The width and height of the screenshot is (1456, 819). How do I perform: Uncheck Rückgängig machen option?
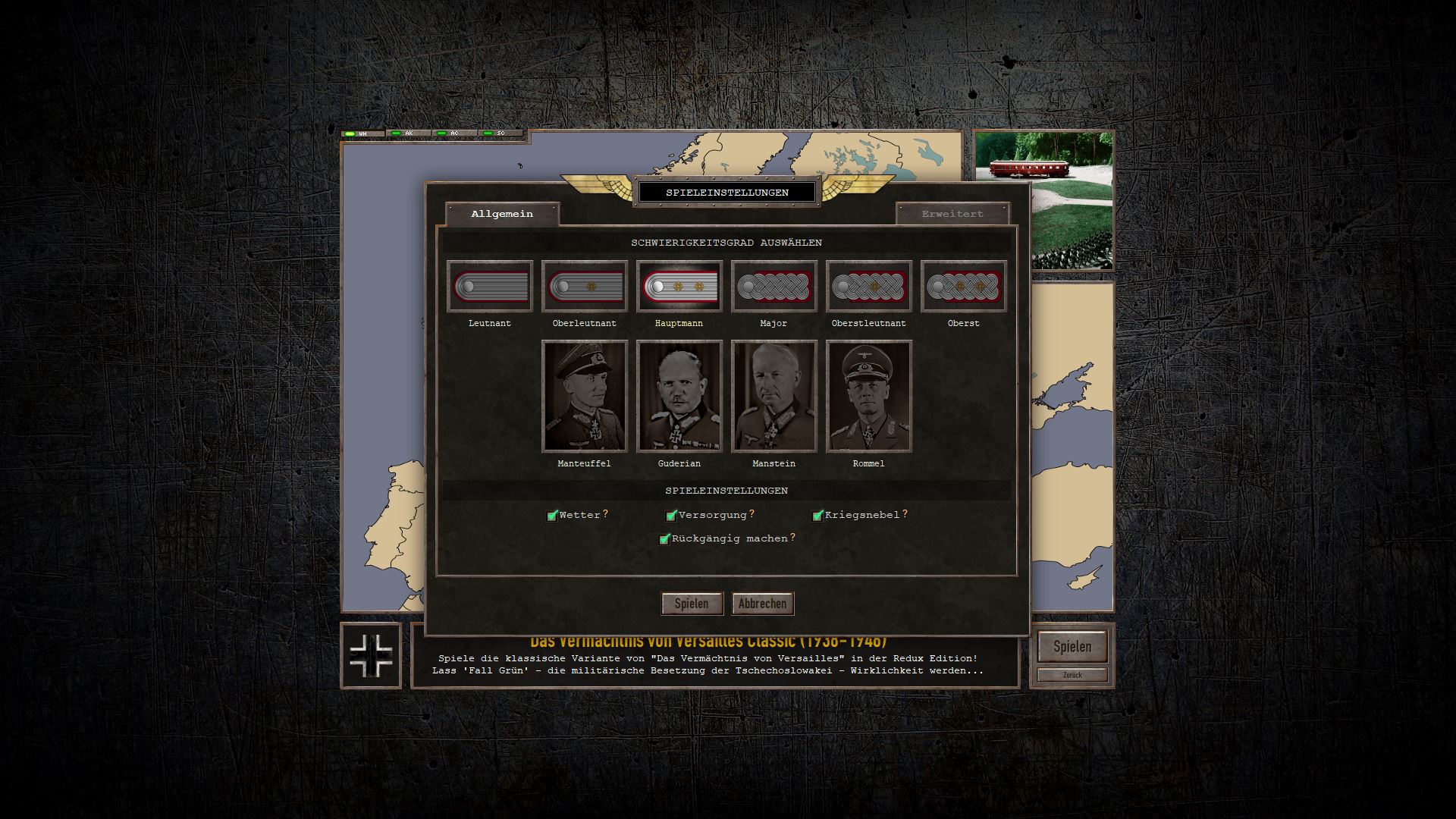coord(665,539)
